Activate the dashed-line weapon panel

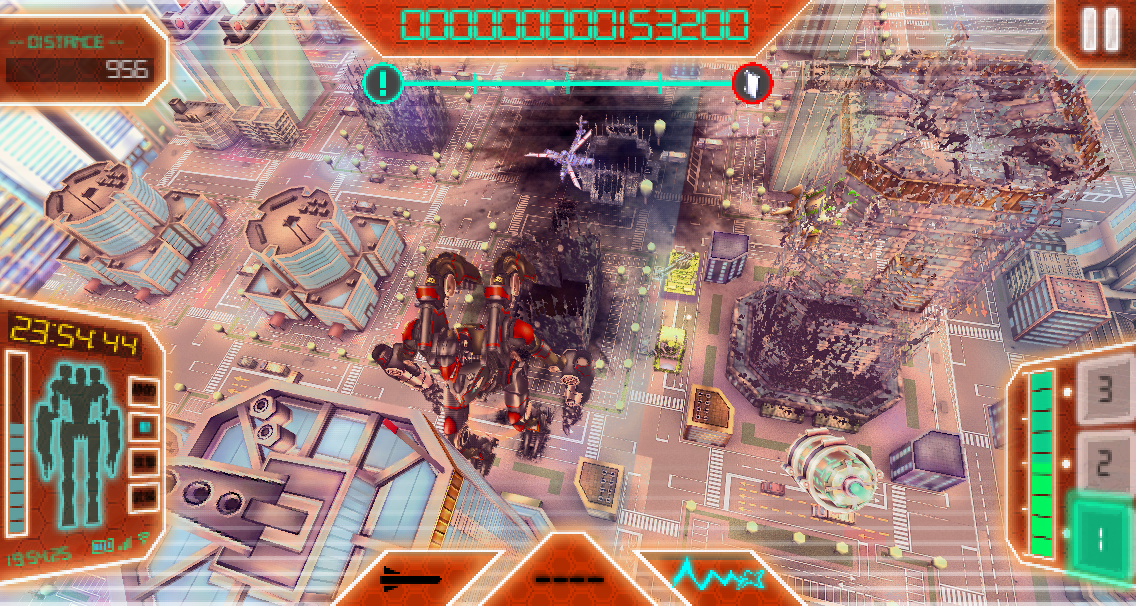pos(569,578)
